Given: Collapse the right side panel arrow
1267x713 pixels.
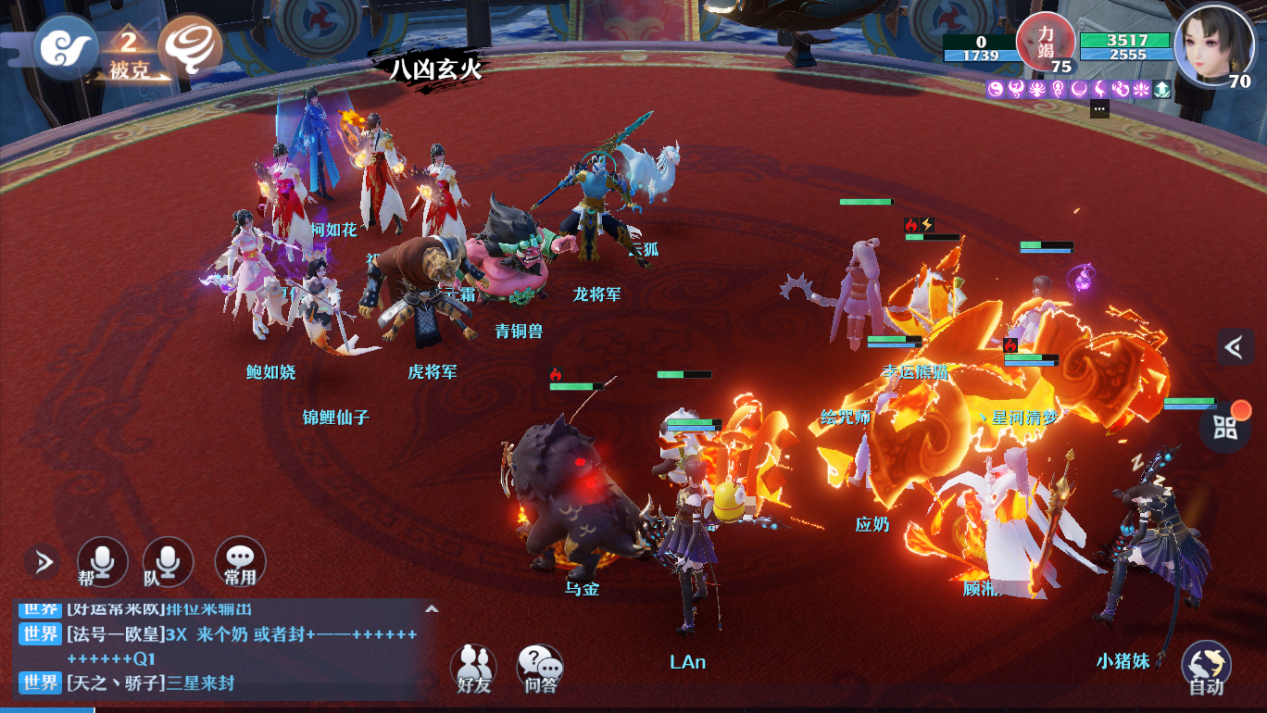Looking at the screenshot, I should tap(1235, 347).
